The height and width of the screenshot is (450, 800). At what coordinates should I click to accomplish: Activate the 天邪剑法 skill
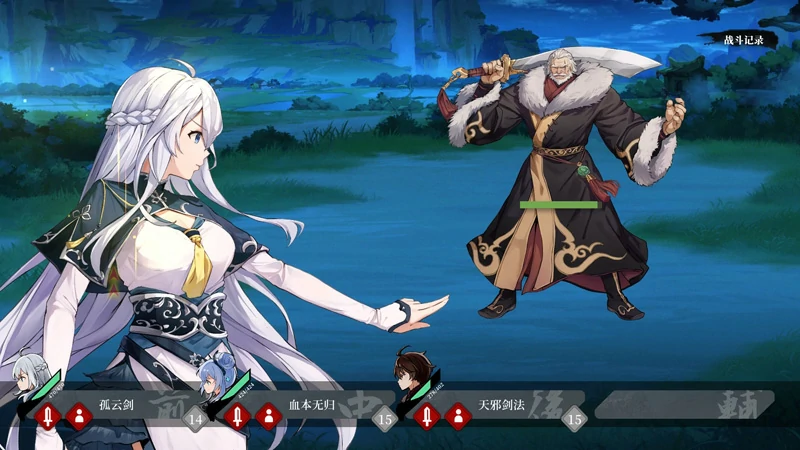click(x=501, y=407)
